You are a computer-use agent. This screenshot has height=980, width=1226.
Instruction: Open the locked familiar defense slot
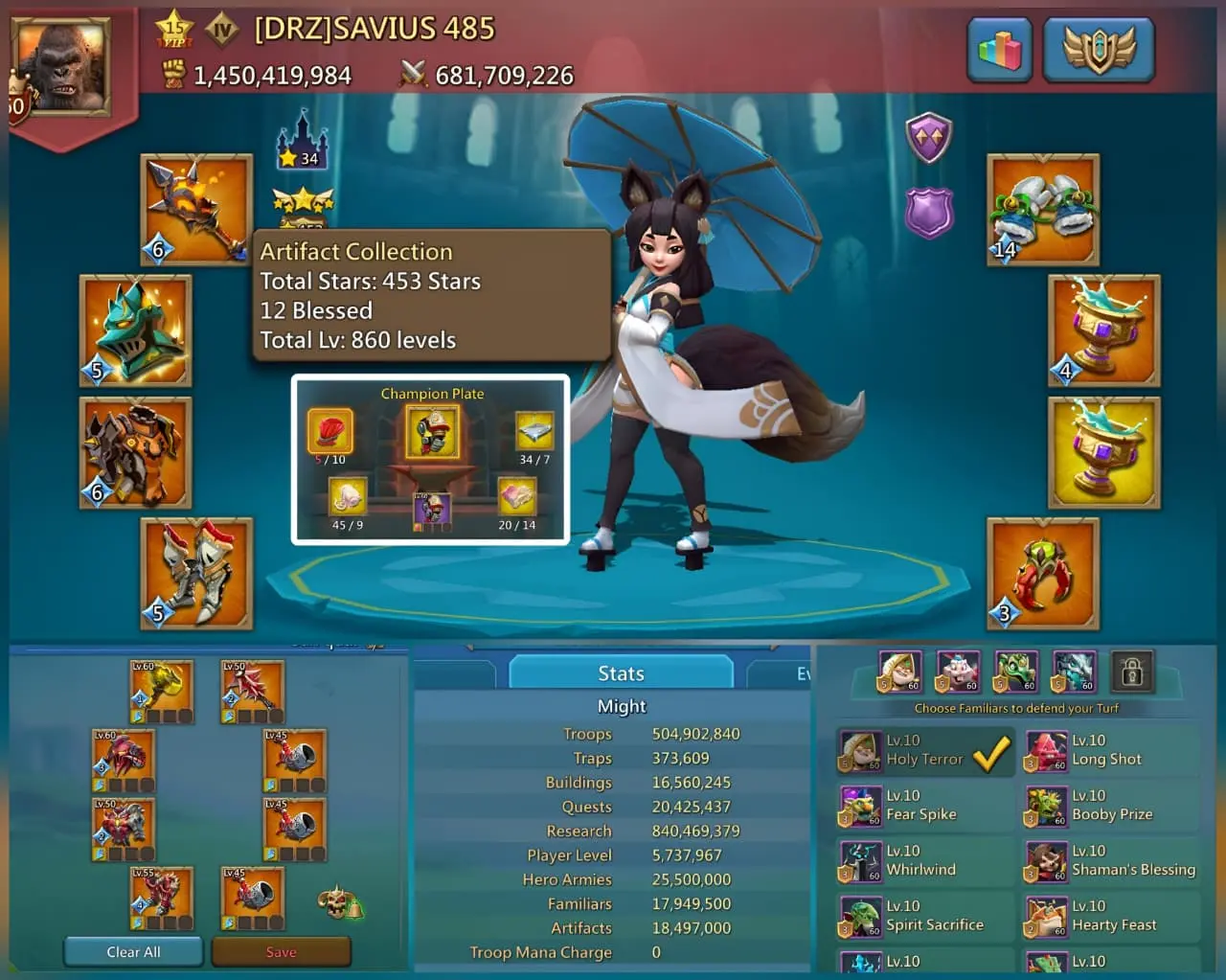tap(1131, 672)
